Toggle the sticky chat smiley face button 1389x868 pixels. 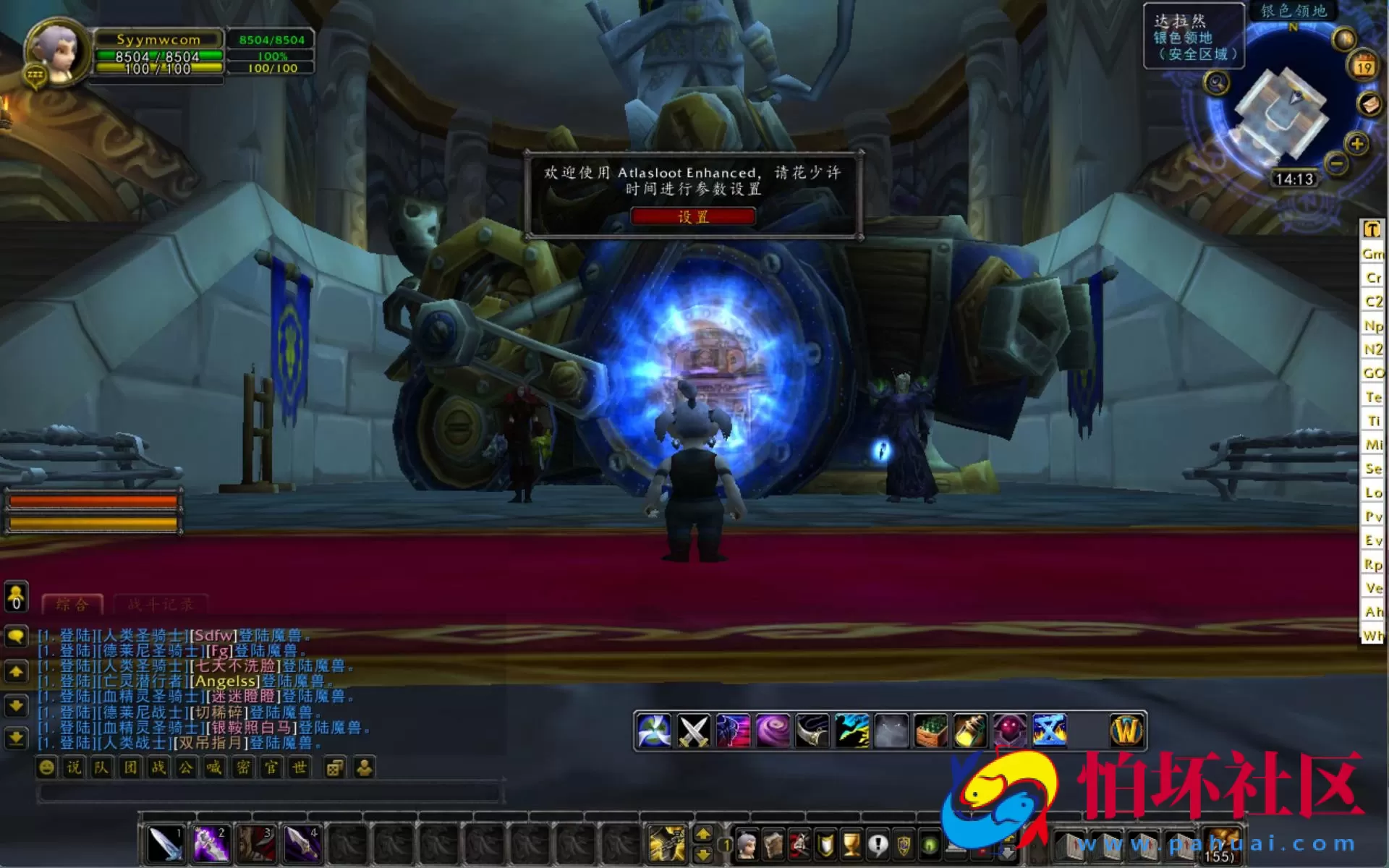click(46, 768)
